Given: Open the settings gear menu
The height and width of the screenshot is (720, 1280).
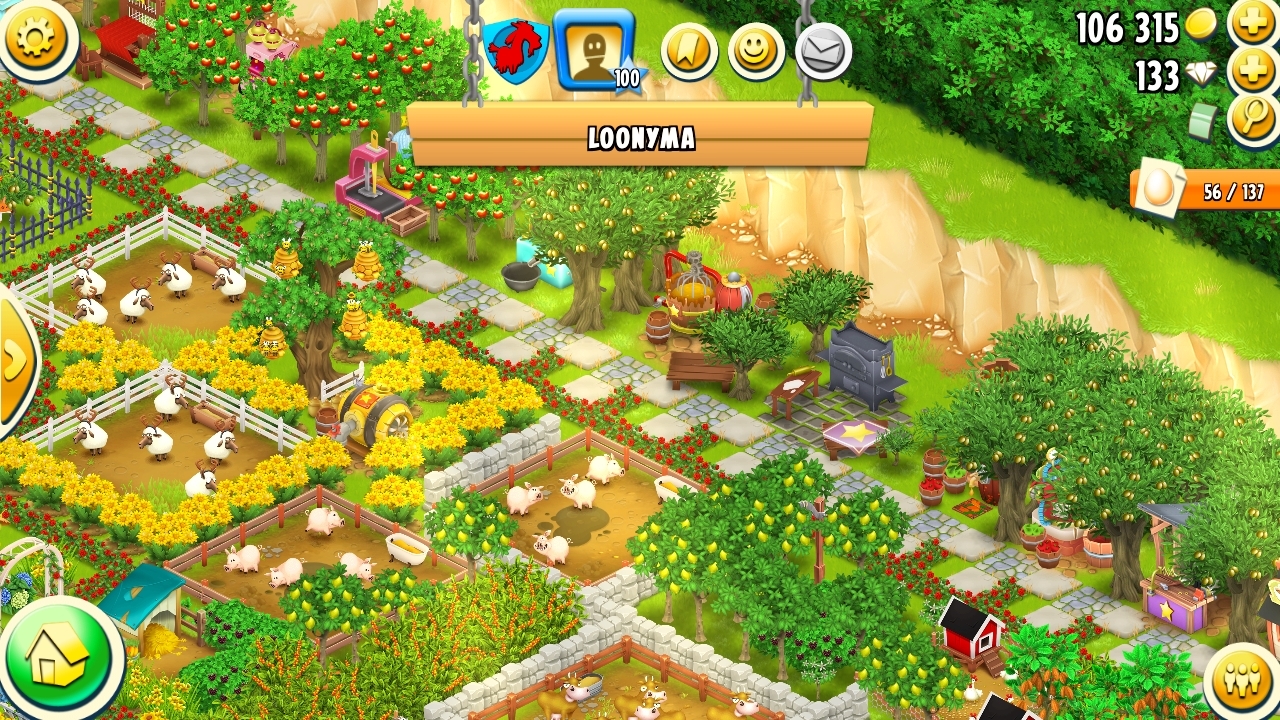Looking at the screenshot, I should [36, 38].
